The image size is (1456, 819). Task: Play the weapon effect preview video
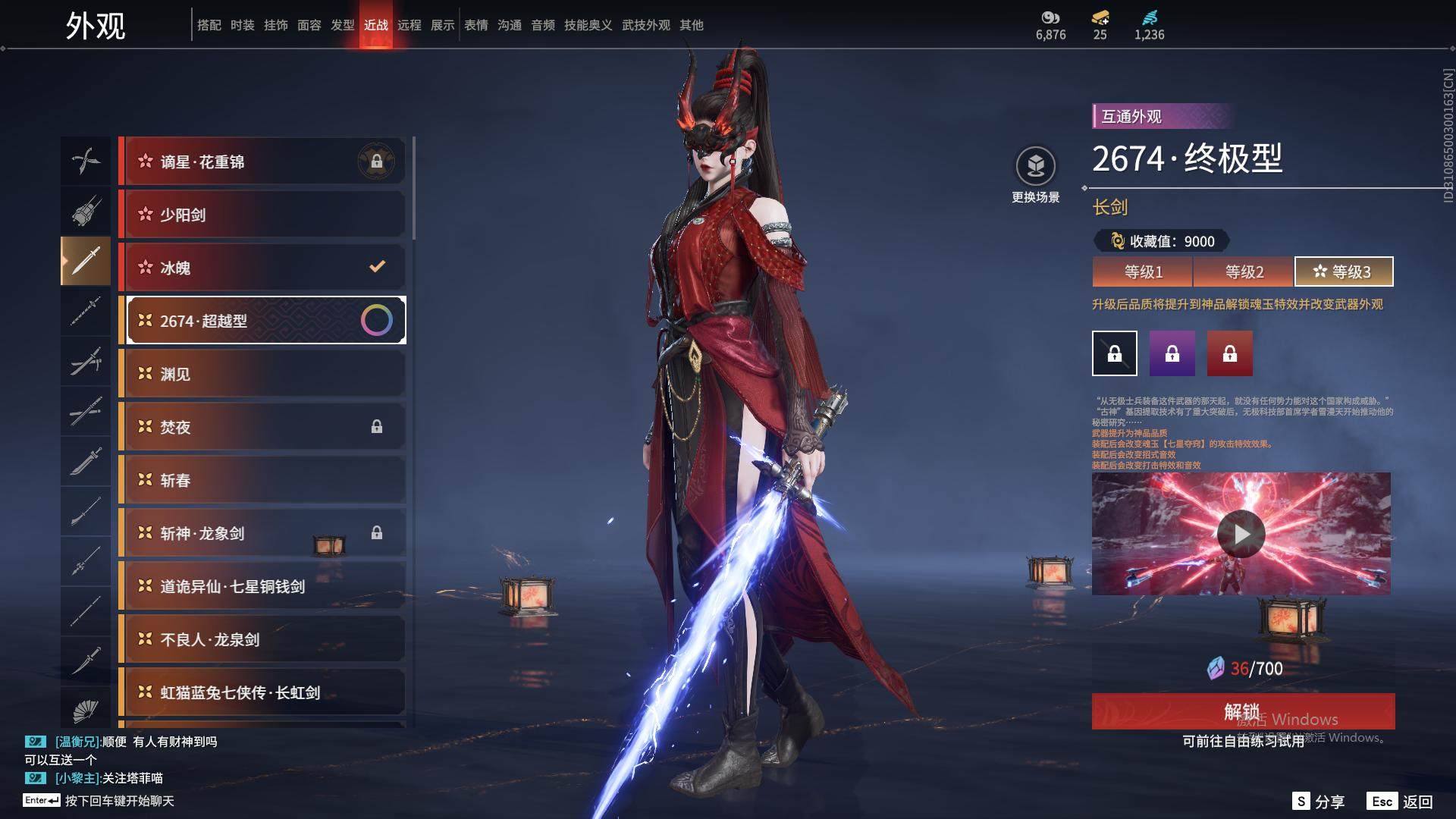[1241, 534]
